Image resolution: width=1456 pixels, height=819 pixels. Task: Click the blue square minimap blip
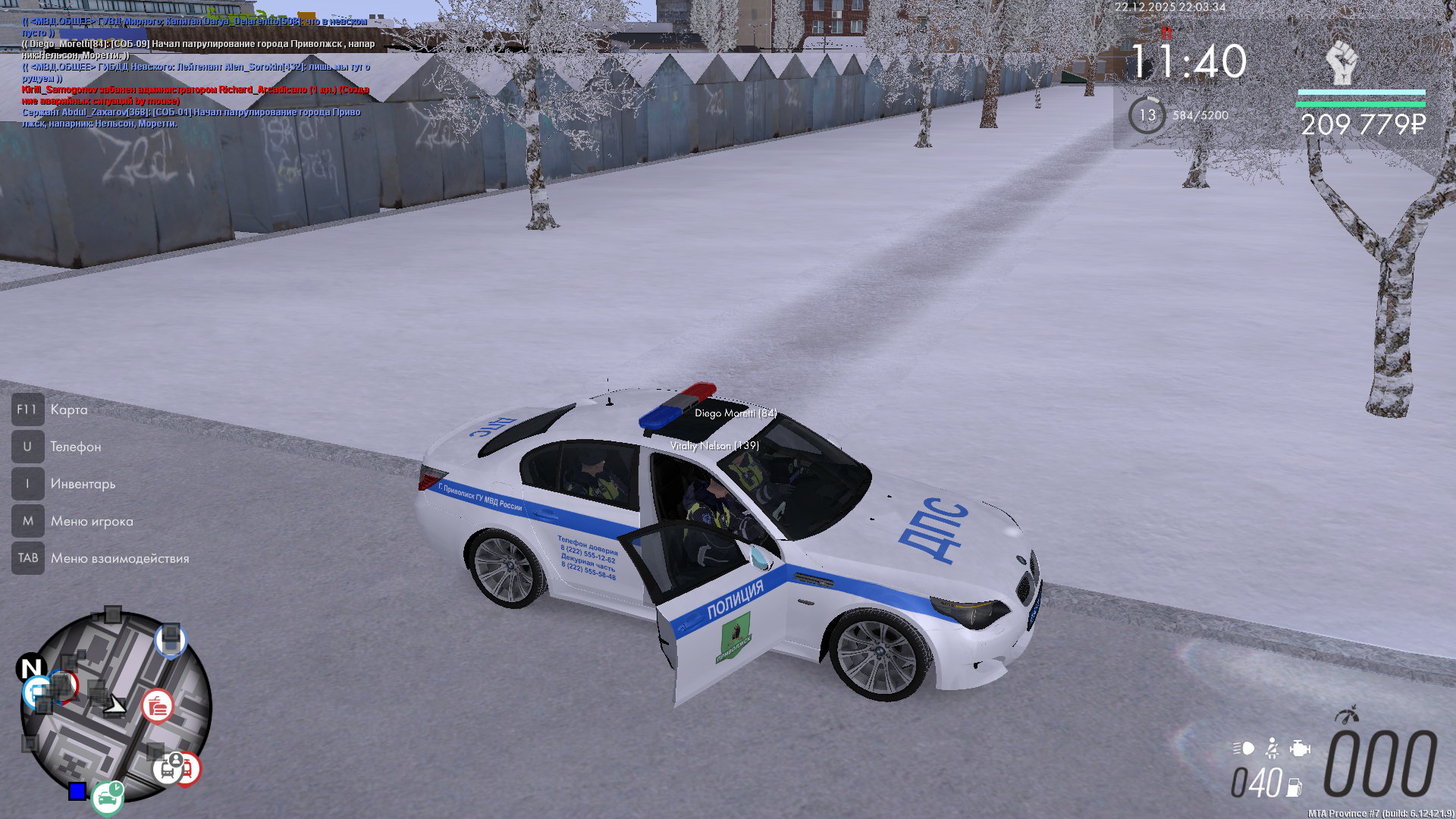tap(77, 792)
